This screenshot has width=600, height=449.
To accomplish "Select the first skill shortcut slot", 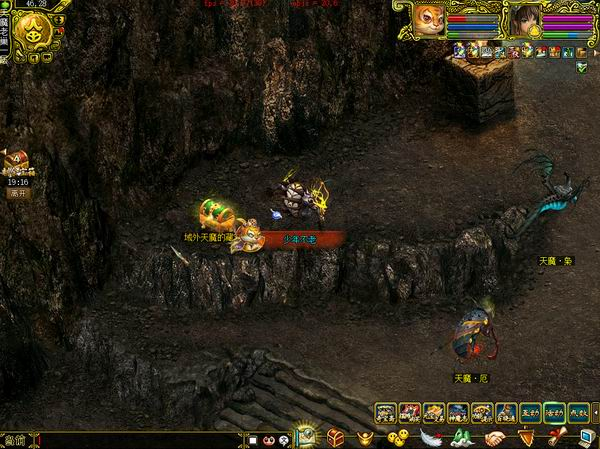I will coord(386,411).
